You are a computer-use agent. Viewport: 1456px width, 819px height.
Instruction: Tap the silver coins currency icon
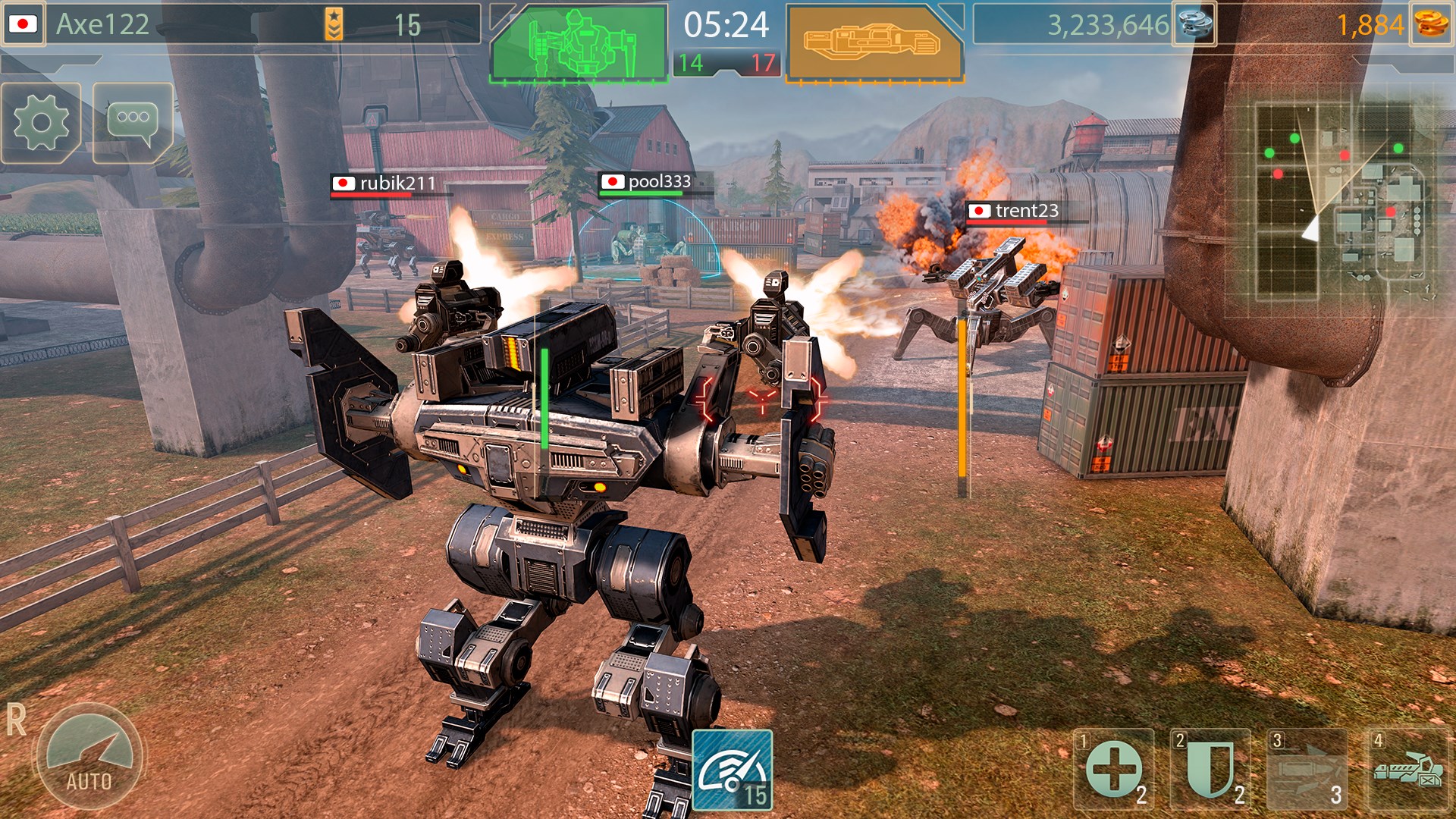click(x=1194, y=24)
